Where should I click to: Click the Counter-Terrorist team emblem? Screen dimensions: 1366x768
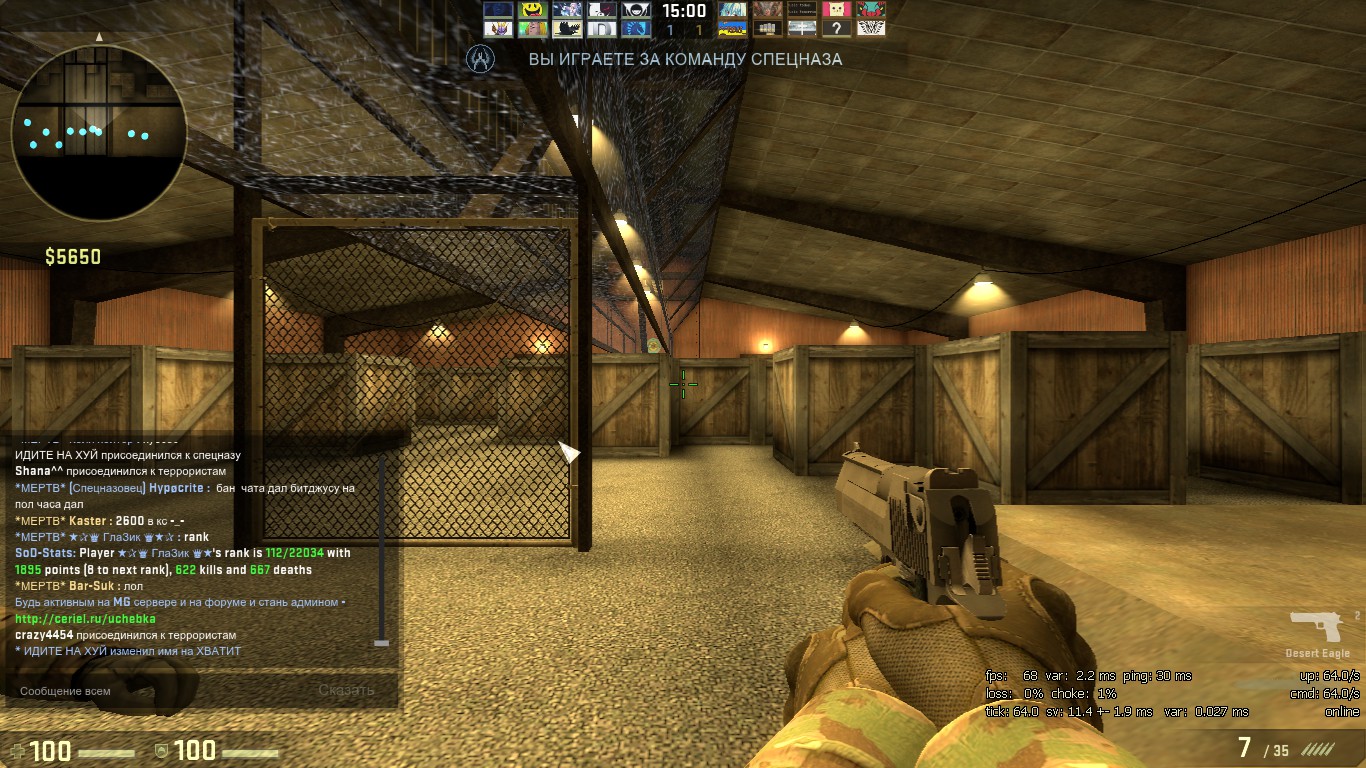click(482, 59)
